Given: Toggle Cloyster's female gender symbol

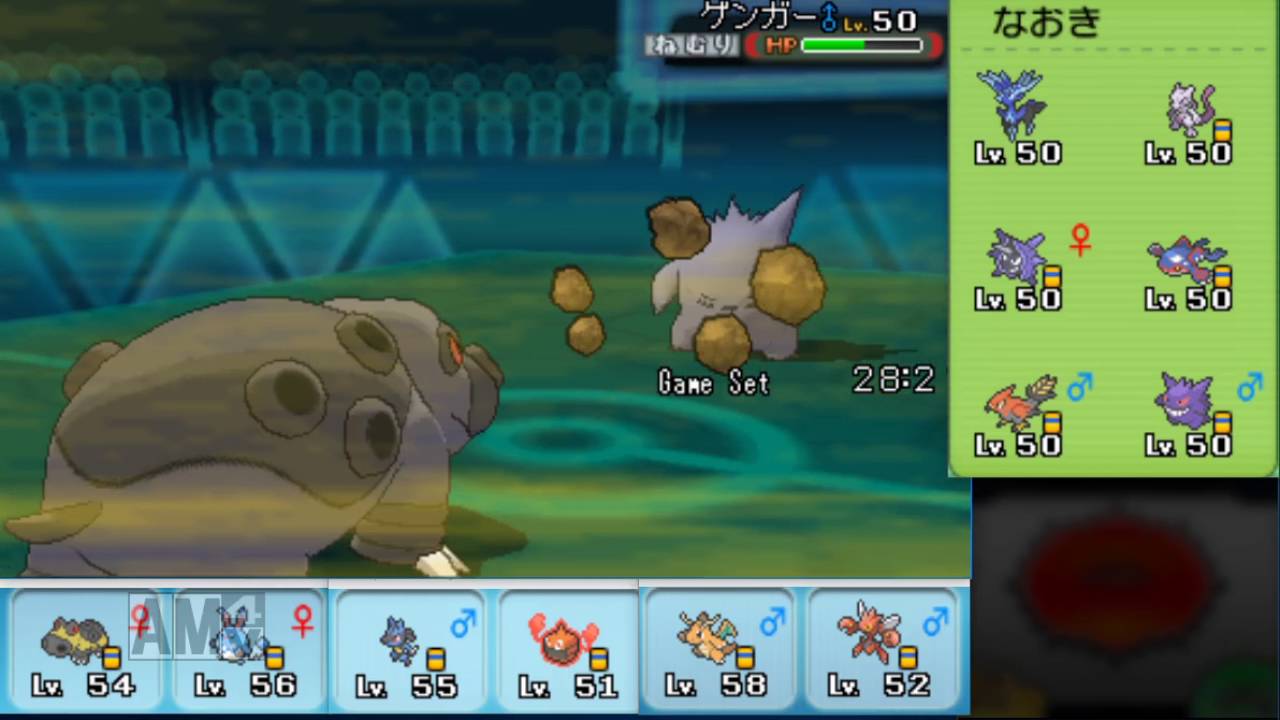Looking at the screenshot, I should point(1081,238).
